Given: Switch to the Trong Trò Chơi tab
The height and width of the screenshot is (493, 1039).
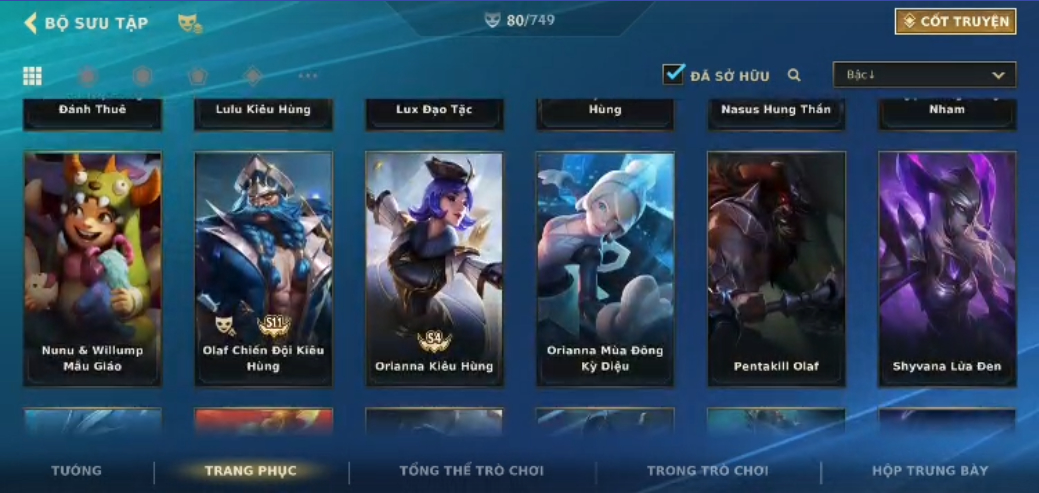Looking at the screenshot, I should point(707,471).
